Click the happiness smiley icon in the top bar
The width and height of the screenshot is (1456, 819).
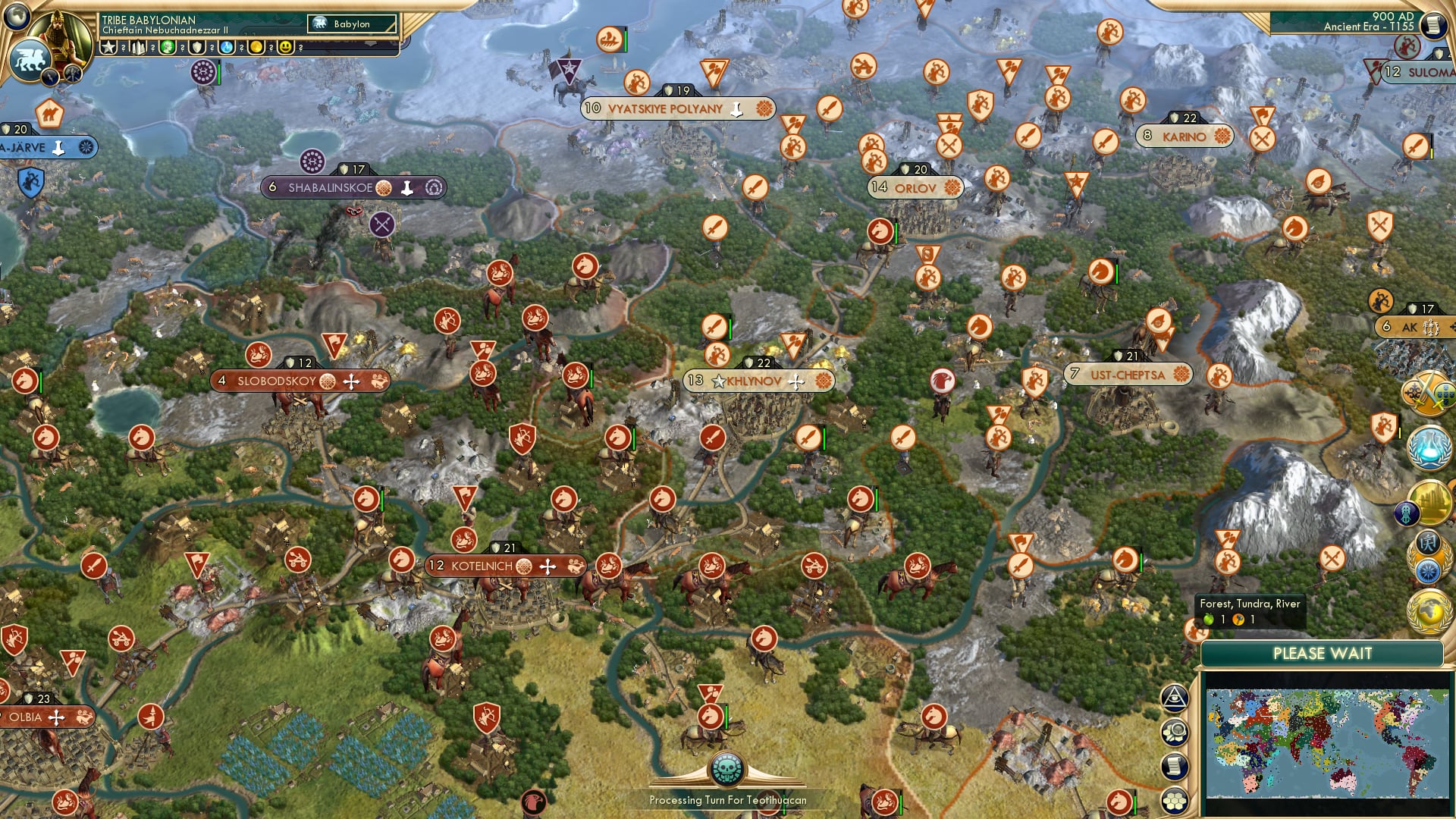pos(287,47)
